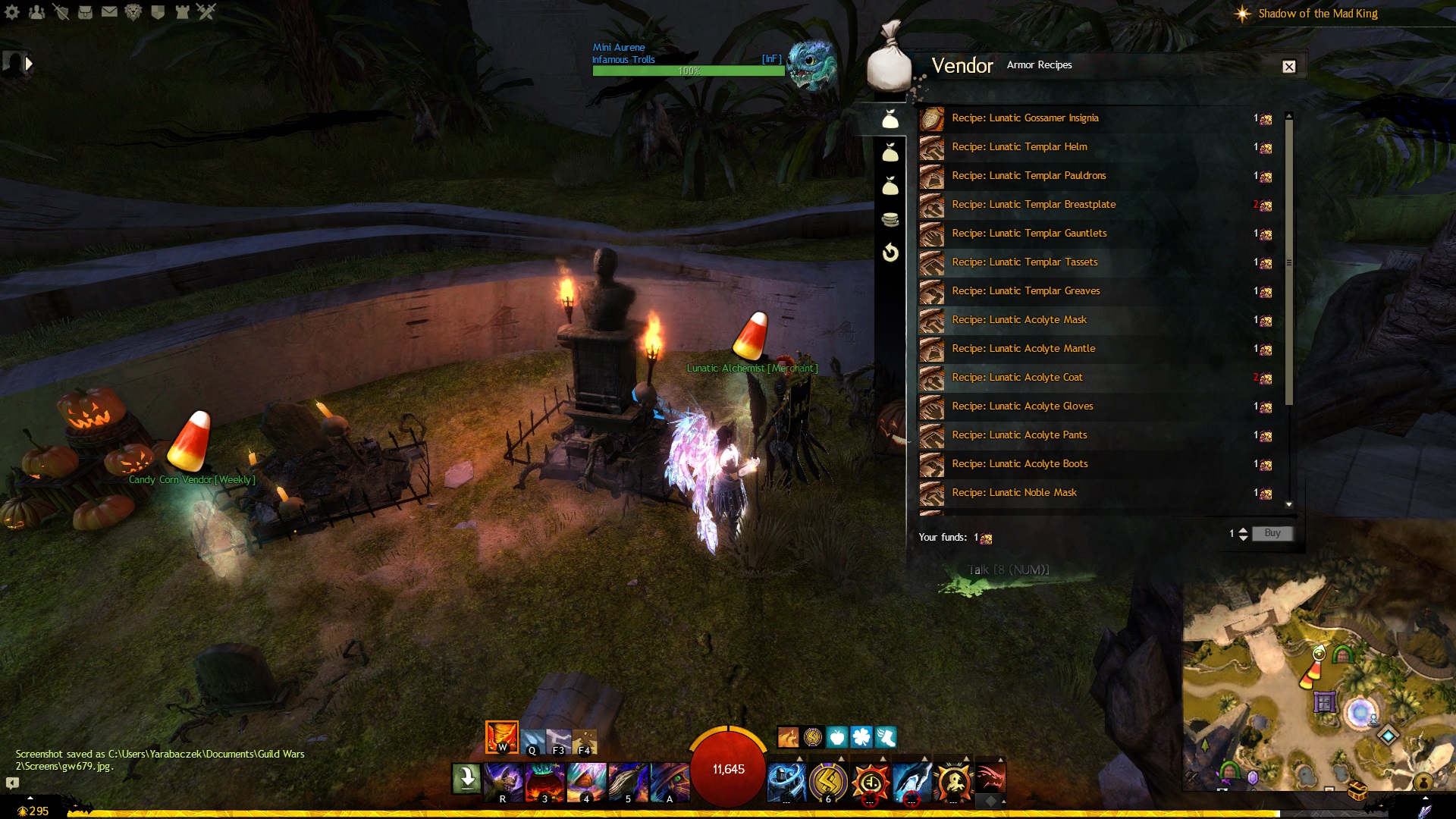Open the PvP crossed swords icon
Viewport: 1456px width, 819px height.
(x=206, y=12)
